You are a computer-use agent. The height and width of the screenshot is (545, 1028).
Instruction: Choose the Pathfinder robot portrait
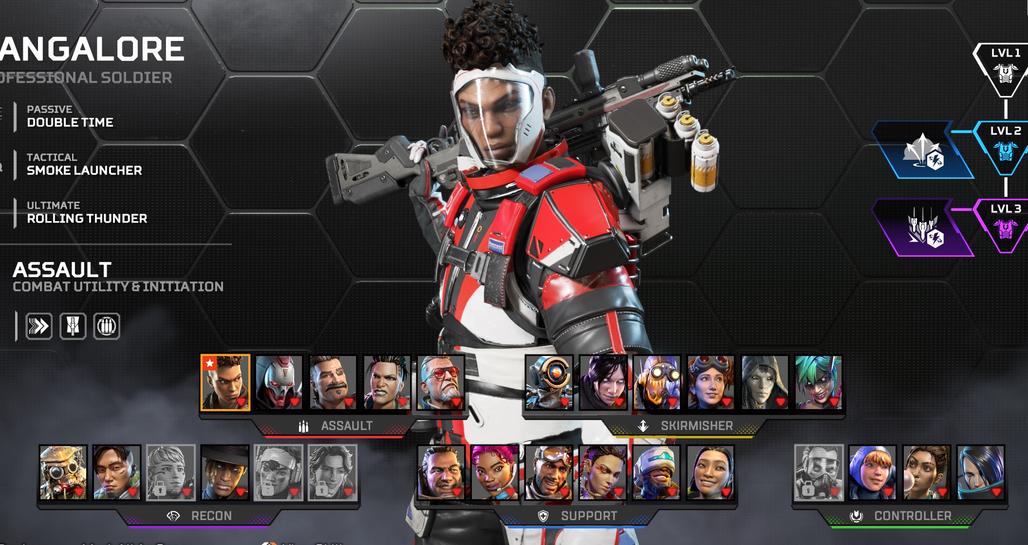coord(549,381)
